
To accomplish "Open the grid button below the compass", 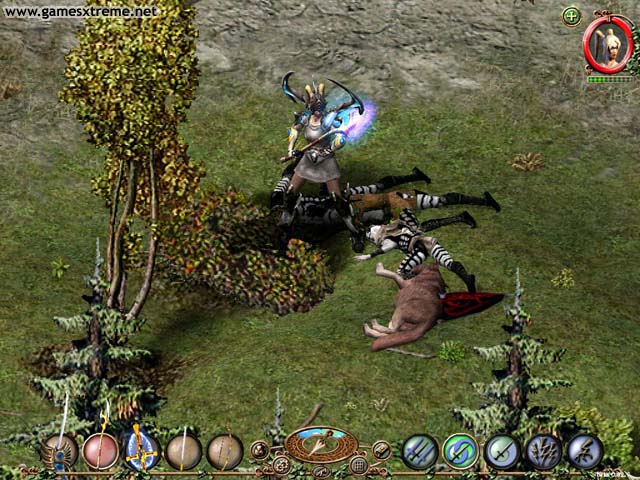I will tap(359, 465).
